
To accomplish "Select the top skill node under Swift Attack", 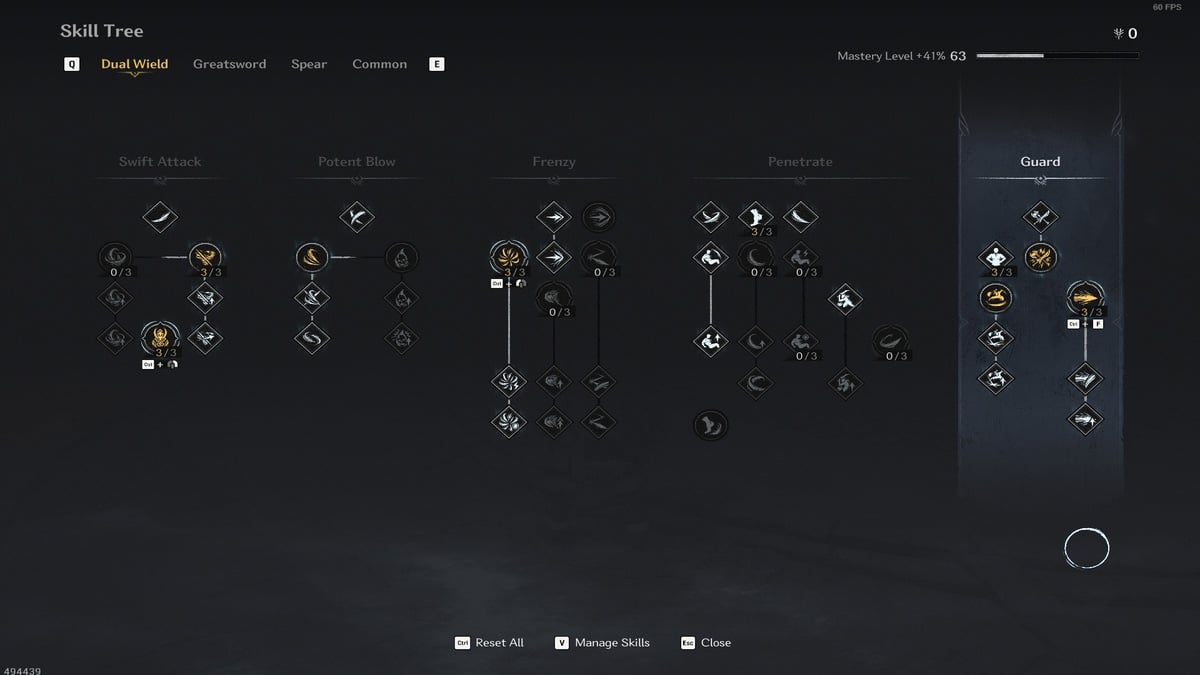I will (160, 216).
